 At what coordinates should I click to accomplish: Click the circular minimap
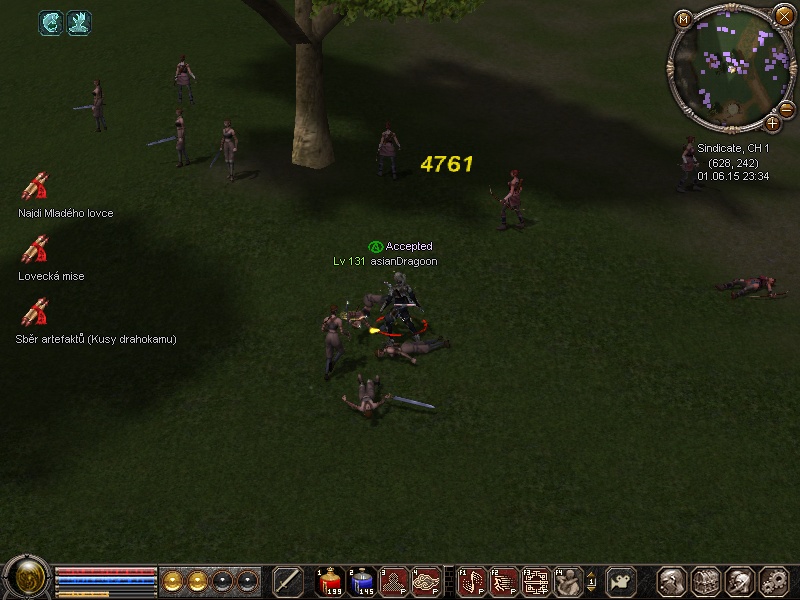tap(728, 64)
